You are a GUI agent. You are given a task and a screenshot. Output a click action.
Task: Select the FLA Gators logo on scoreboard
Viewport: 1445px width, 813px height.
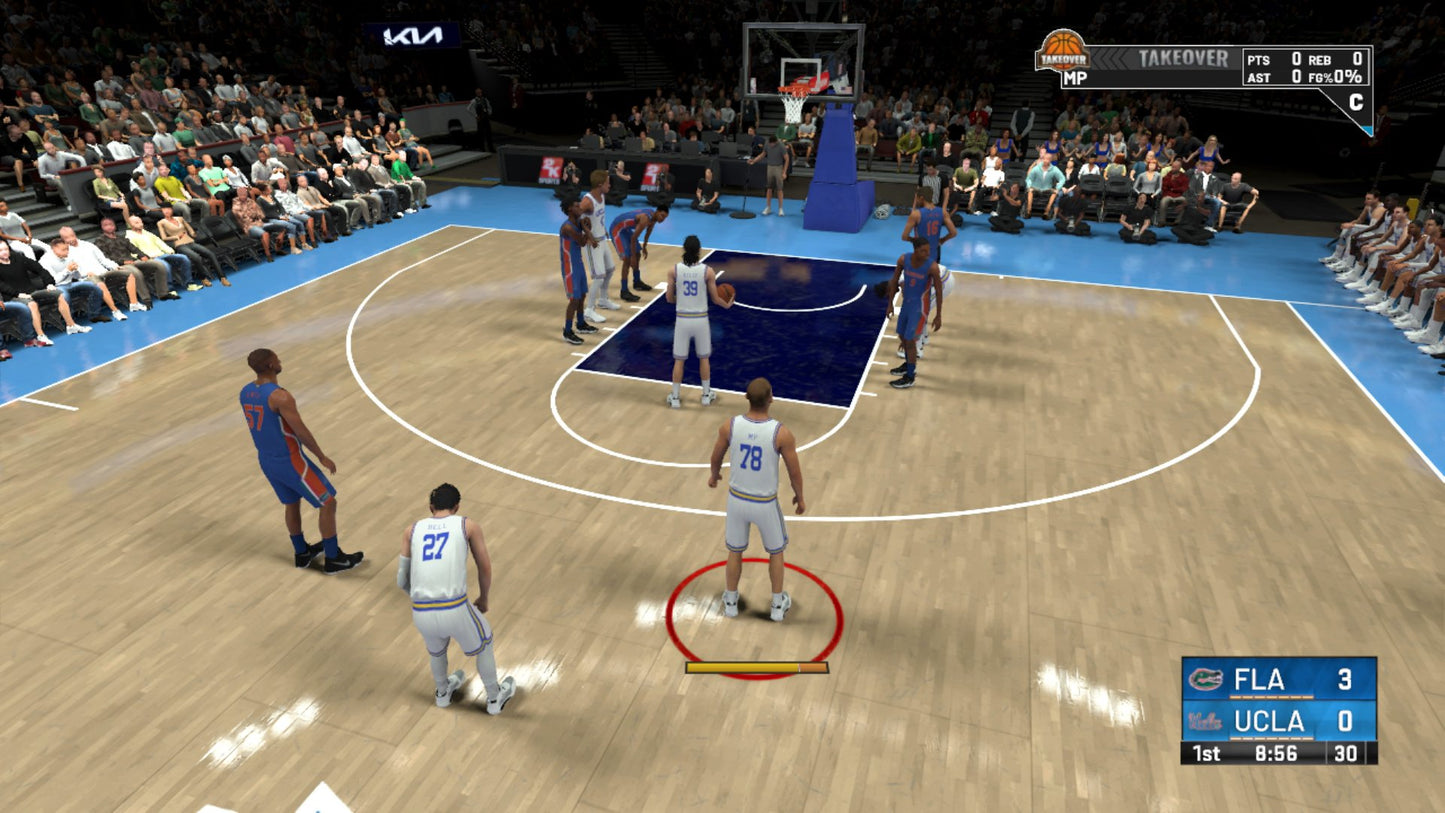1205,680
